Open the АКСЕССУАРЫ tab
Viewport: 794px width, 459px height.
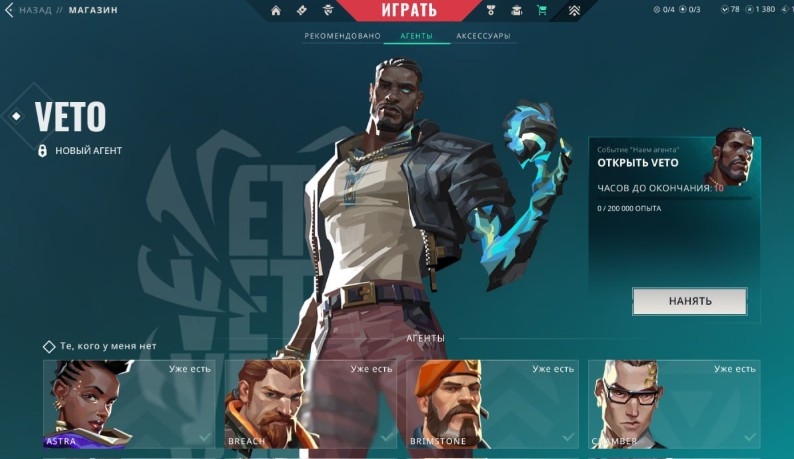(483, 36)
